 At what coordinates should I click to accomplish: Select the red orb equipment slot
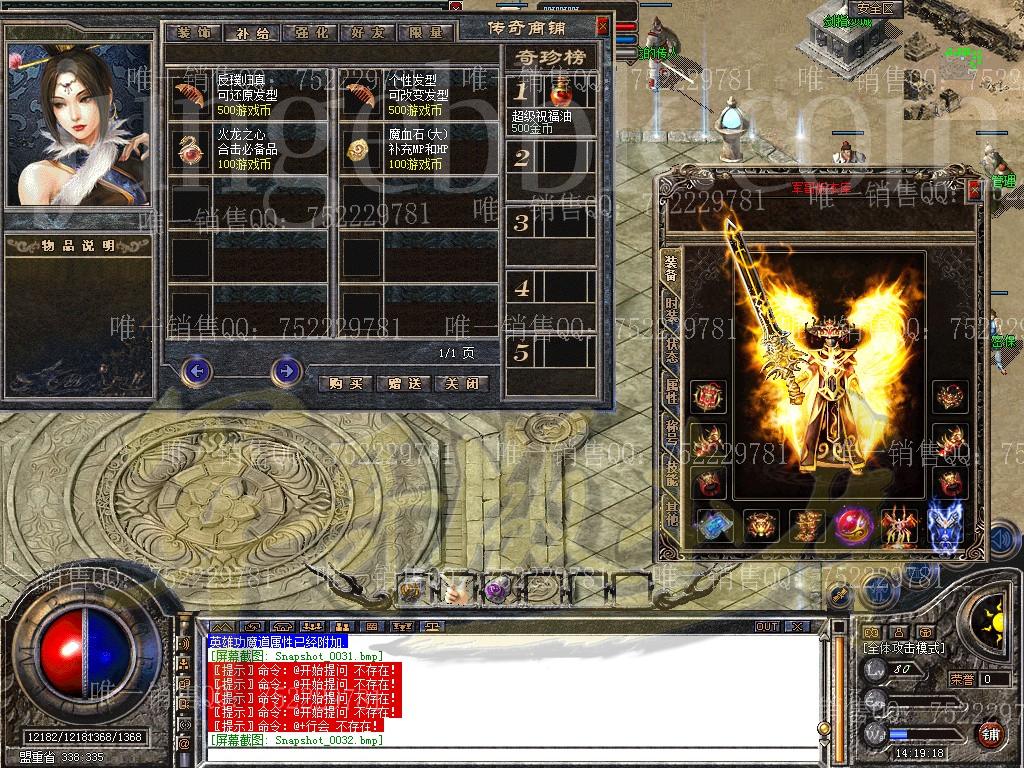(x=853, y=525)
